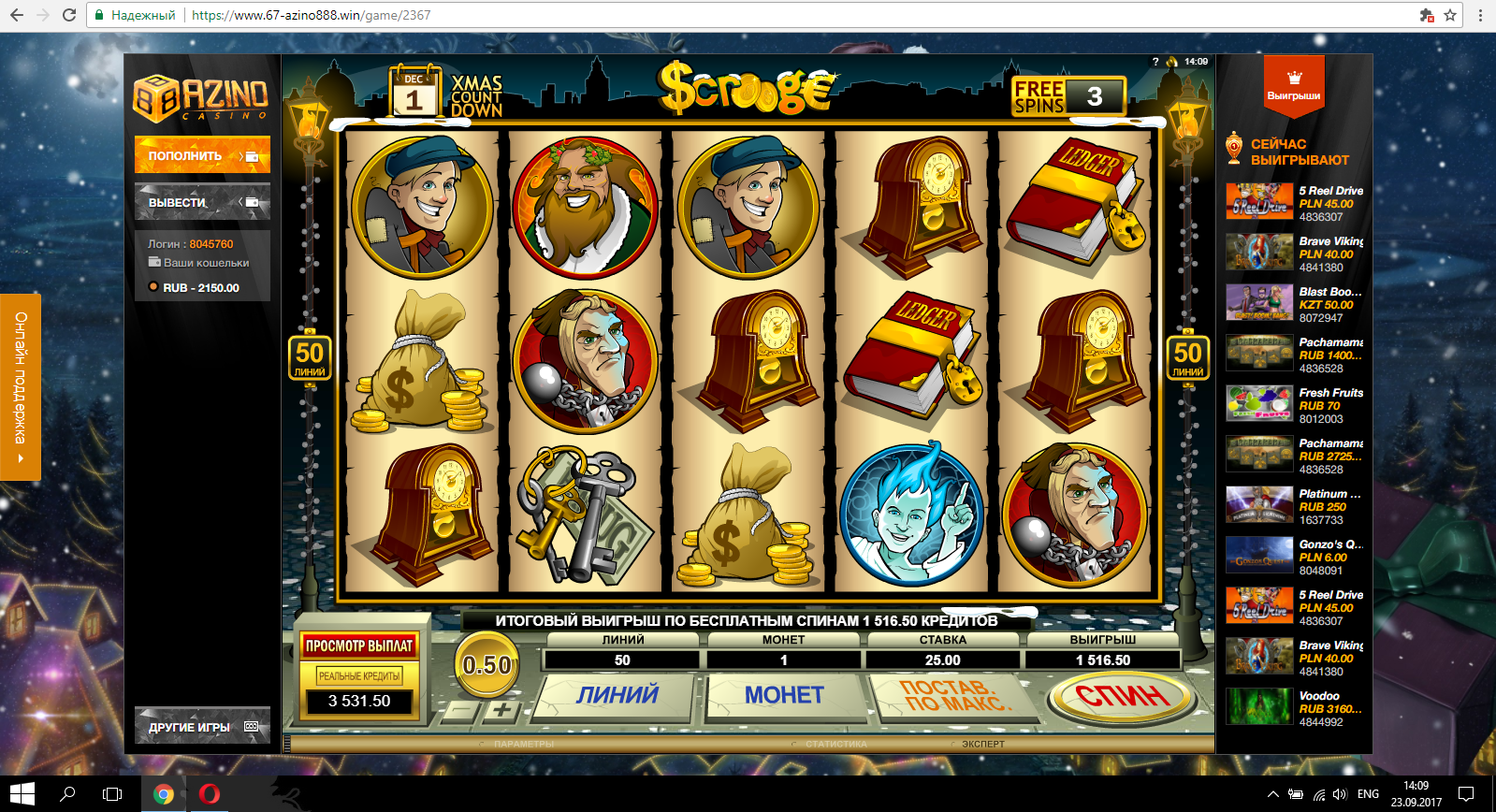Viewport: 1496px width, 812px height.
Task: Decrease coin value with minus button
Action: coord(461,710)
